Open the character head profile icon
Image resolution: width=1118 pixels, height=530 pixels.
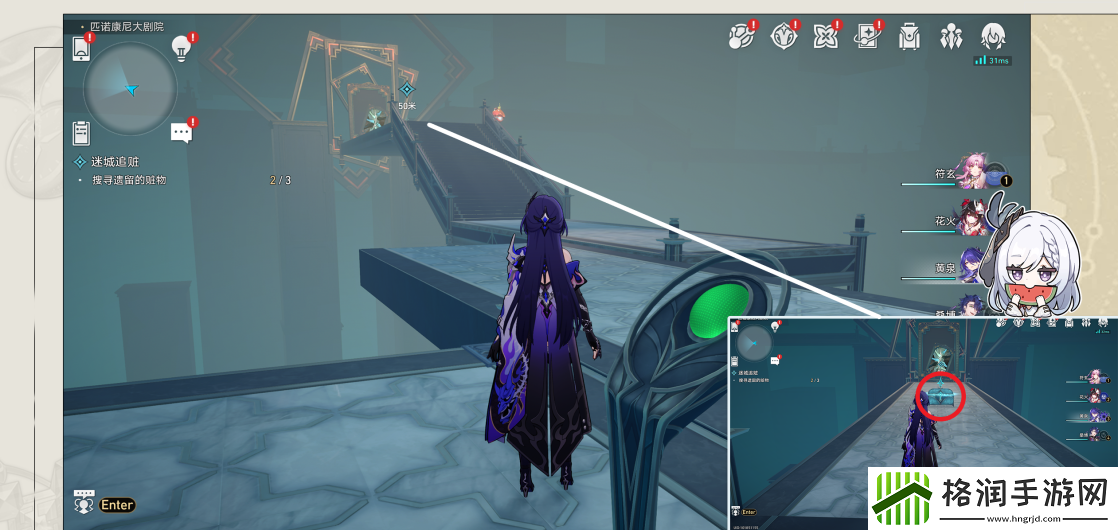(x=992, y=37)
